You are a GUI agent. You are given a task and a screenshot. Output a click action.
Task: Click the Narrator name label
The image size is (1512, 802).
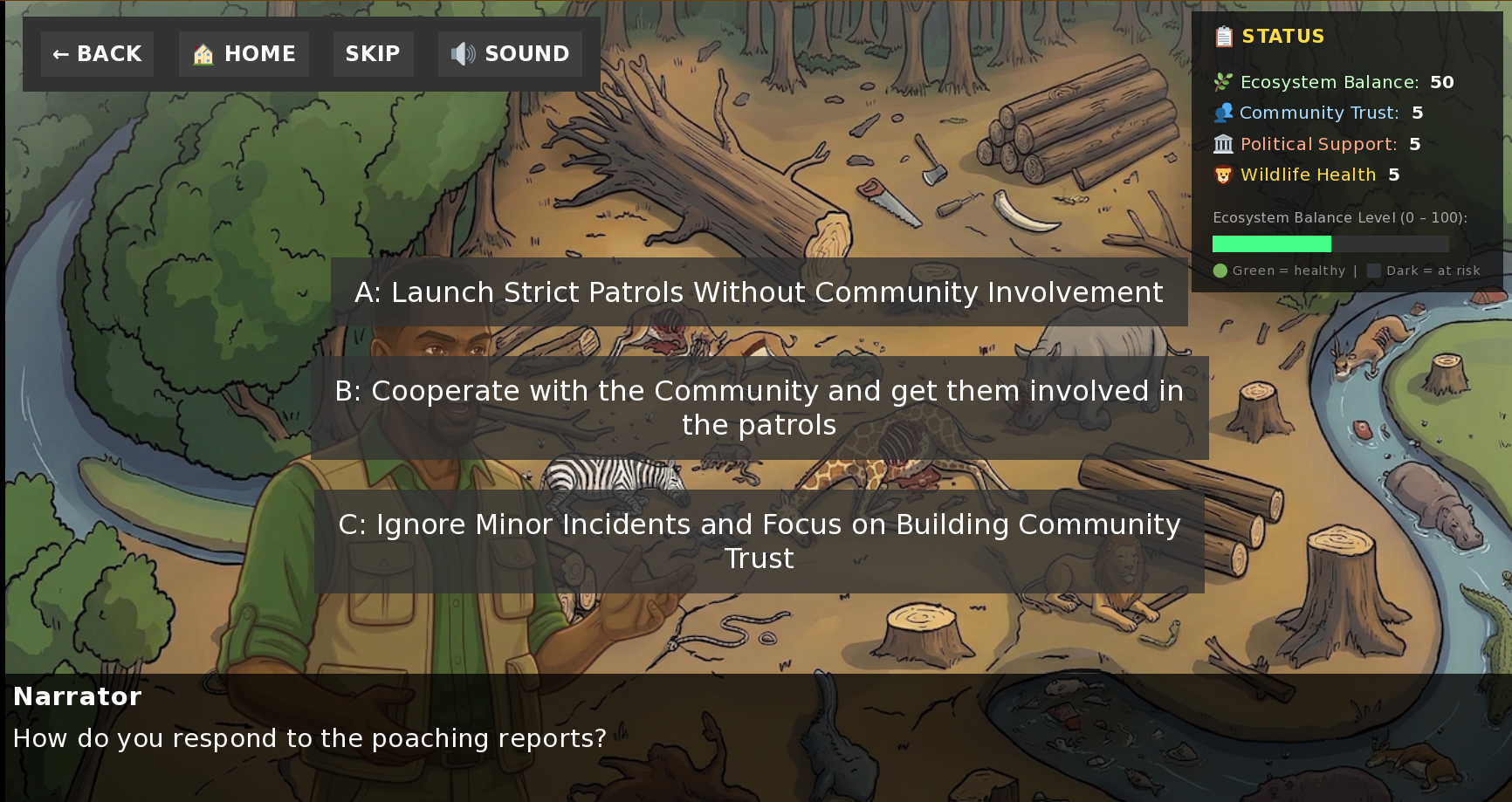(78, 696)
